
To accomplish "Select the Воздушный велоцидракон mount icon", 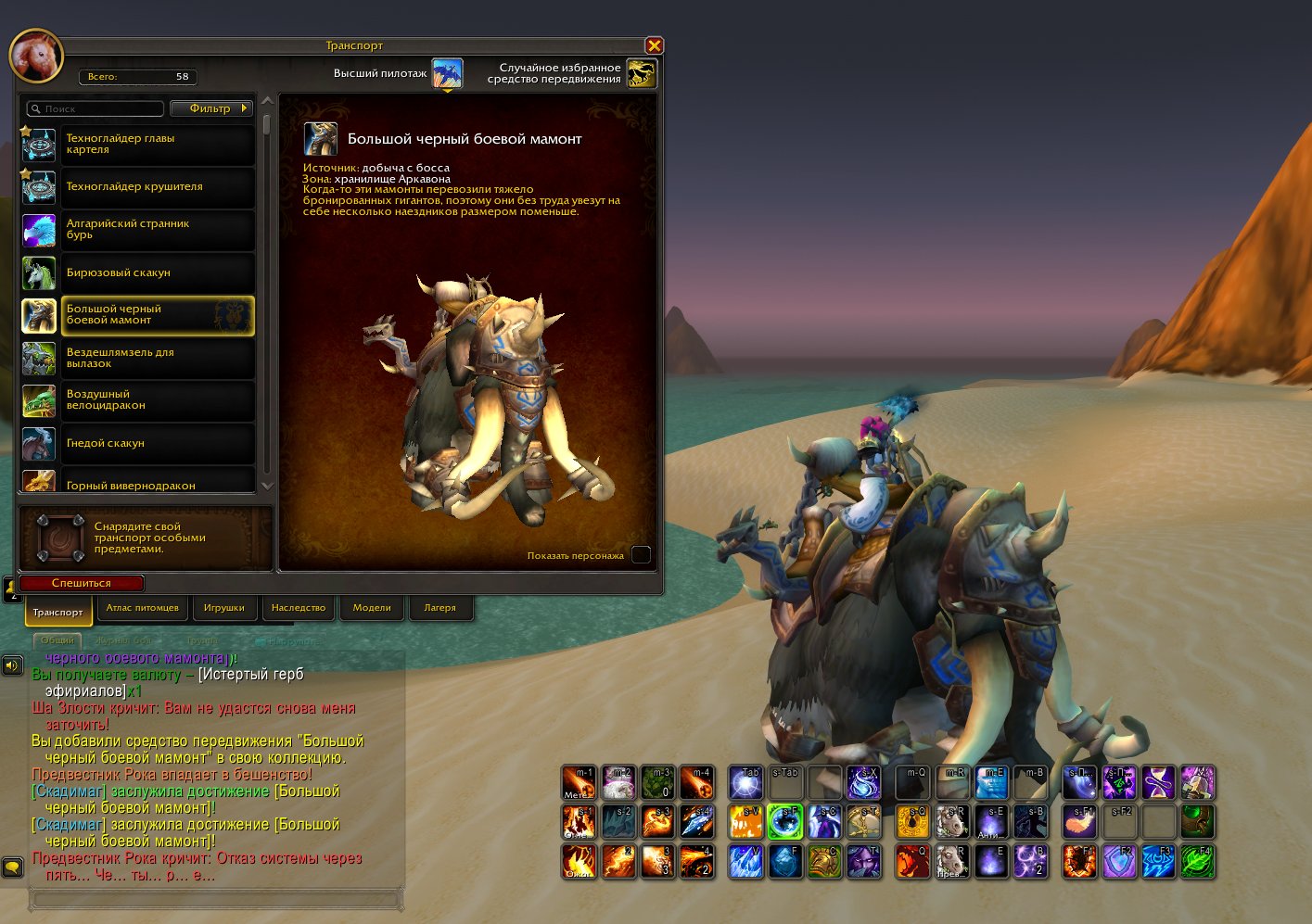I will 39,400.
